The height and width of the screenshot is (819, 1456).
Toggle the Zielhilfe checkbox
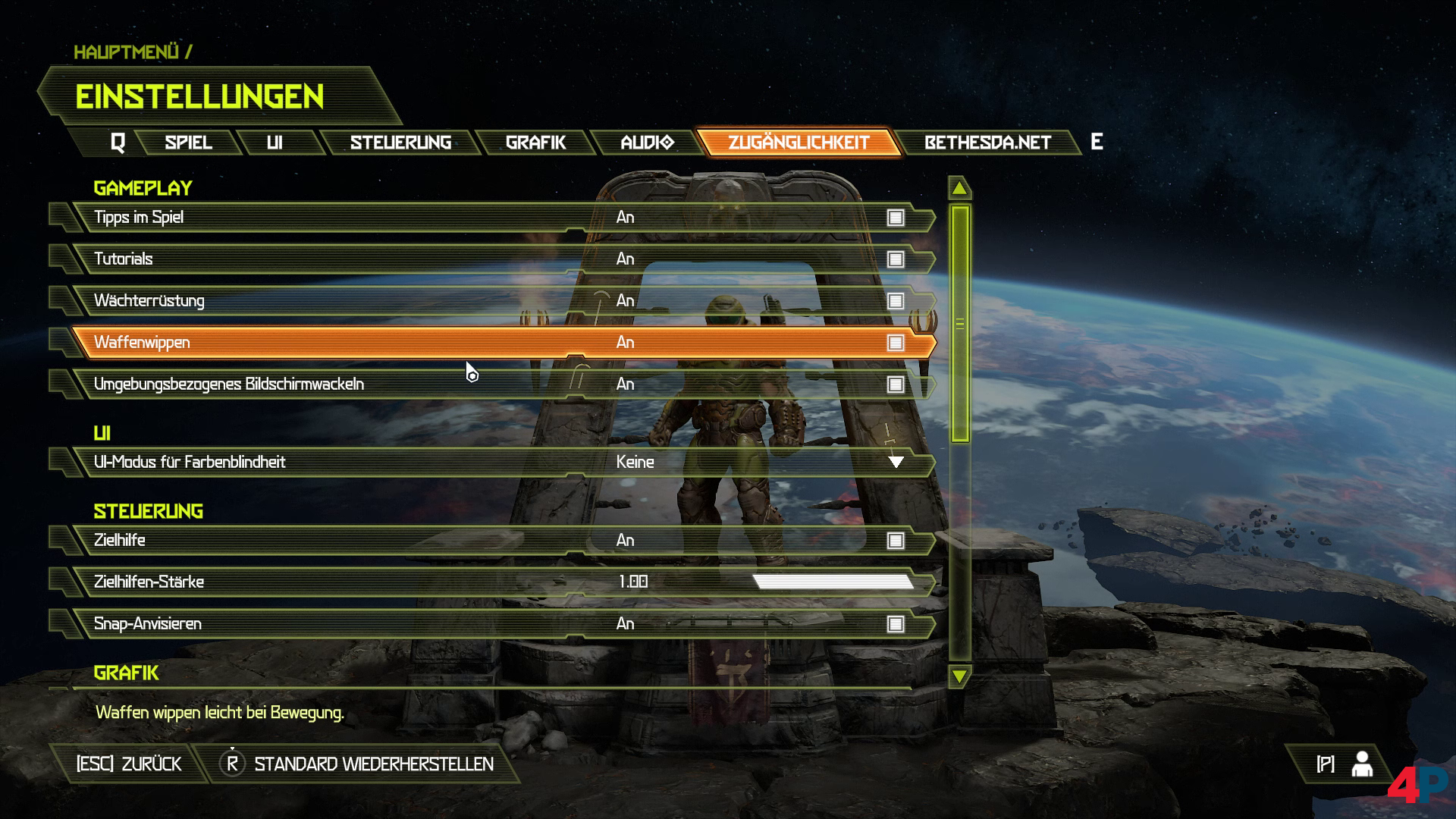point(896,541)
